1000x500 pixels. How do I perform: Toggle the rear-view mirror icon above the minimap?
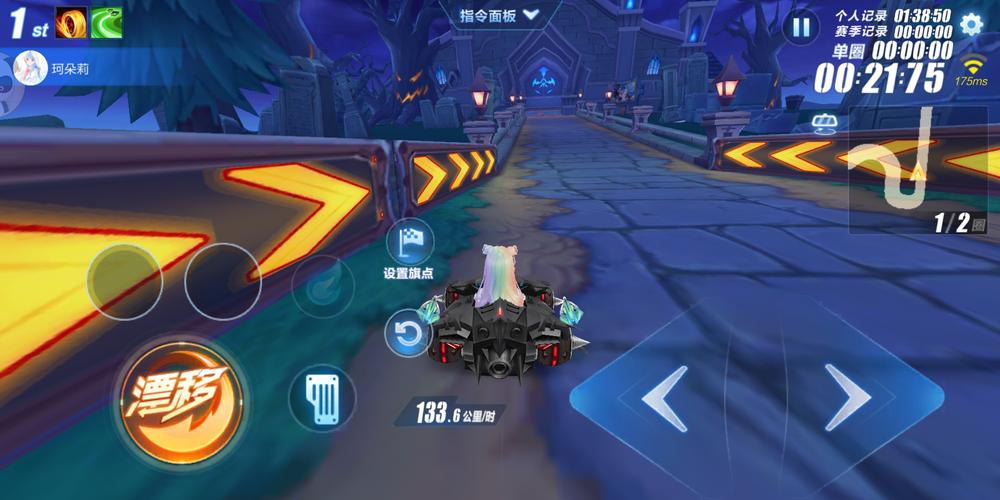(x=825, y=123)
